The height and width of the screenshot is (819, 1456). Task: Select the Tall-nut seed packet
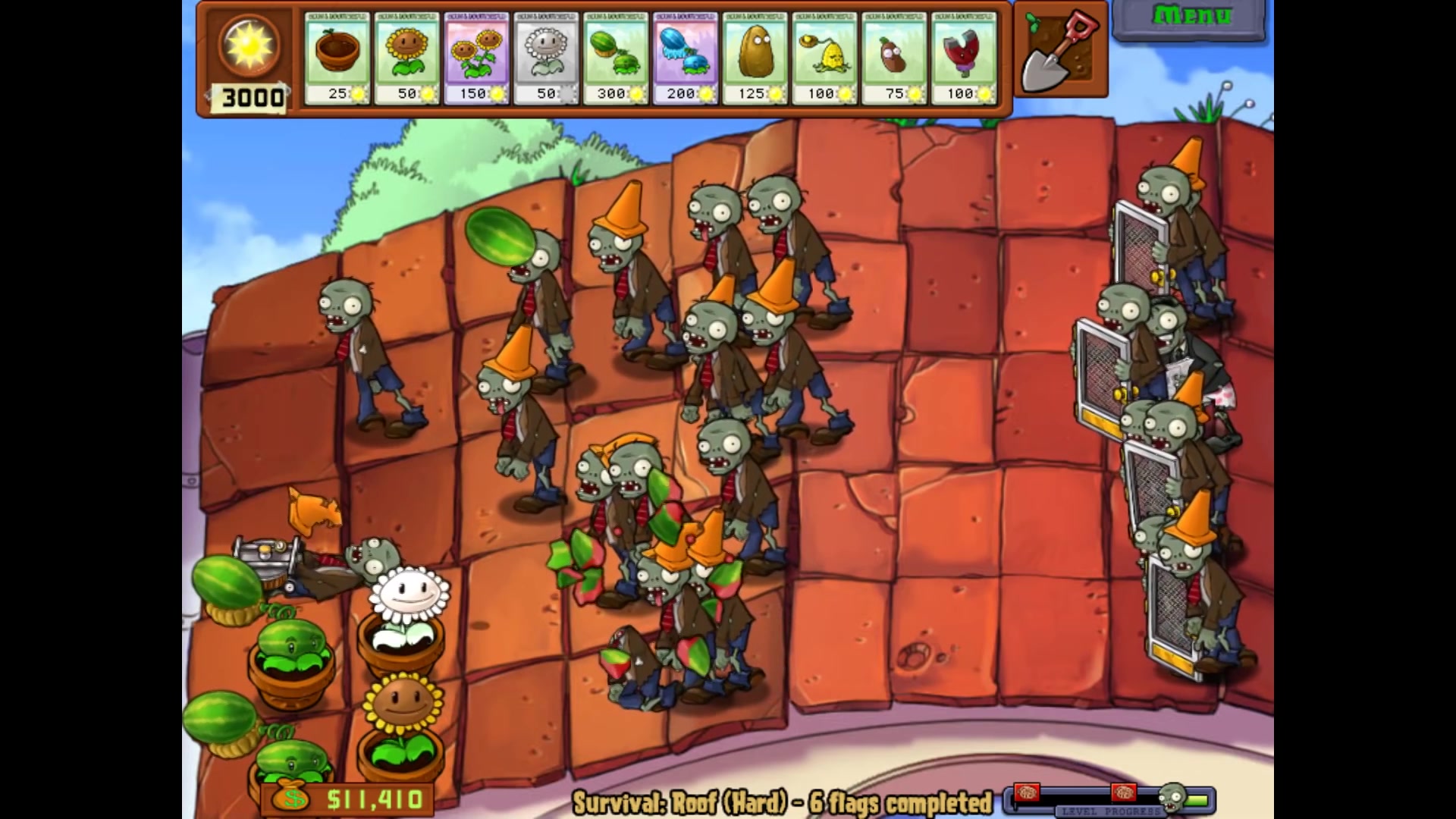(755, 58)
